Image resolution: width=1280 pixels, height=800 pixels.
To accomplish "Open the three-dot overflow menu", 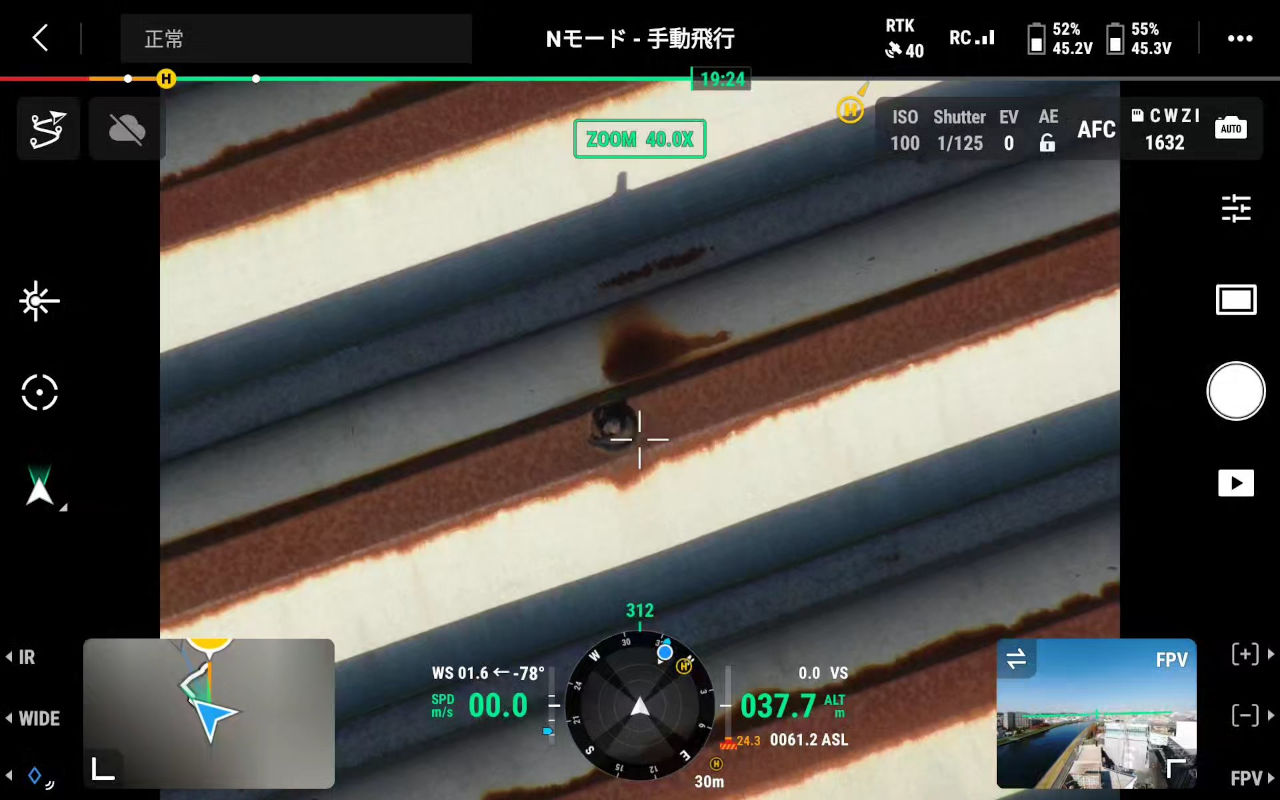I will 1239,39.
